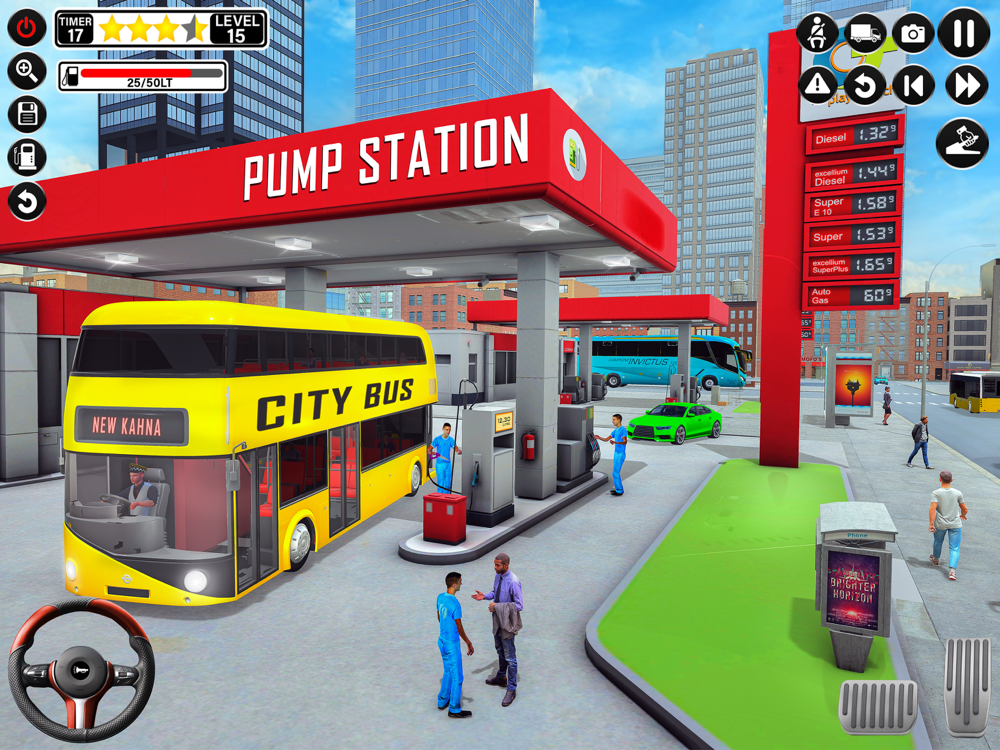The height and width of the screenshot is (750, 1000).
Task: Save progress with the floppy disk icon
Action: tap(27, 115)
